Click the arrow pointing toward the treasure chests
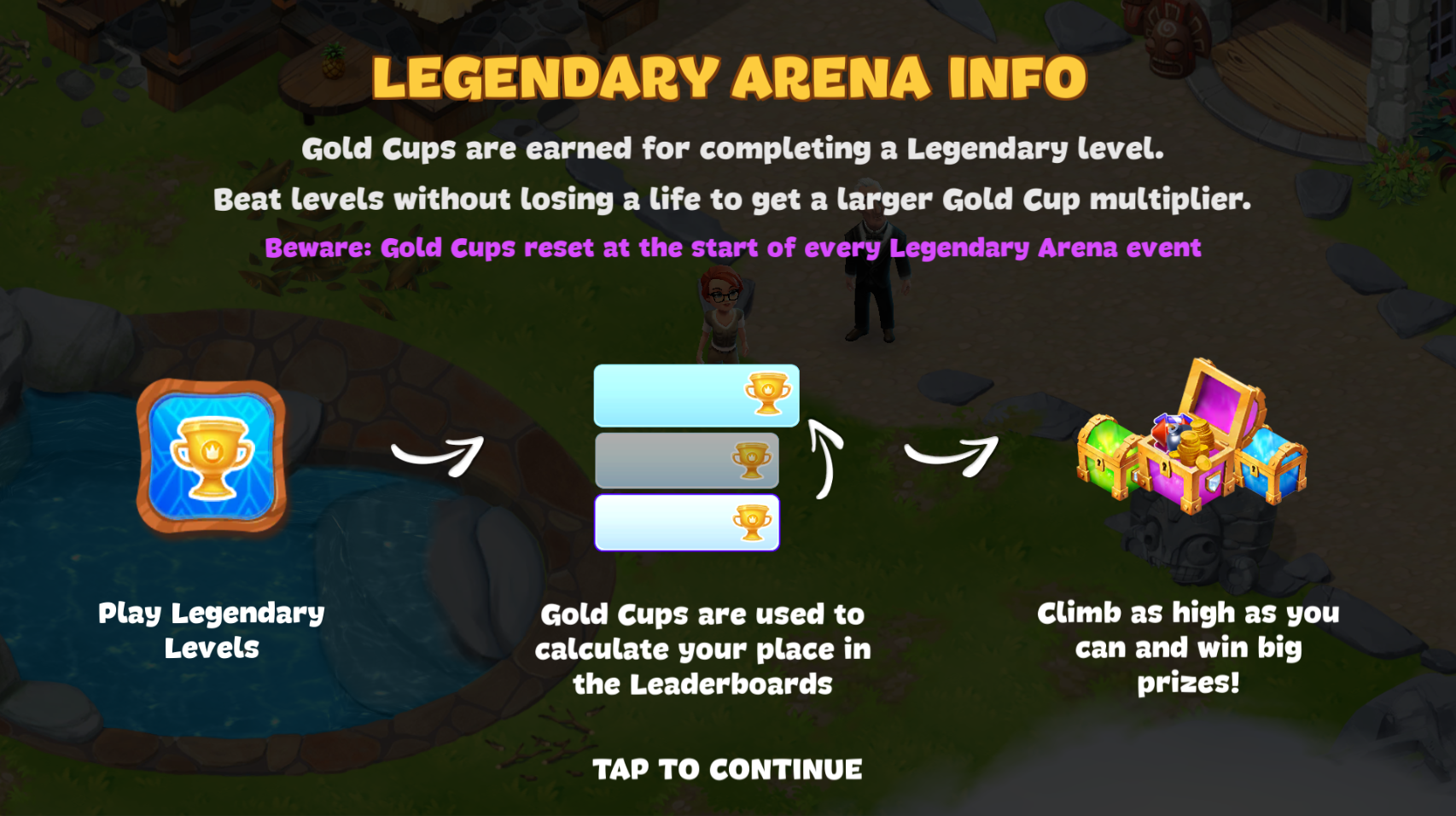This screenshot has height=816, width=1456. (x=952, y=455)
